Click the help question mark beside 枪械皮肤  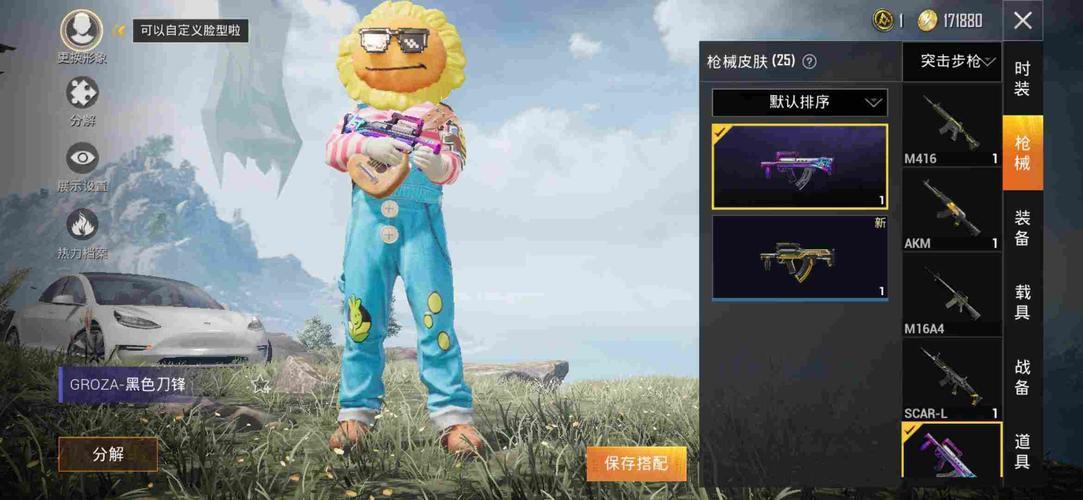click(810, 62)
